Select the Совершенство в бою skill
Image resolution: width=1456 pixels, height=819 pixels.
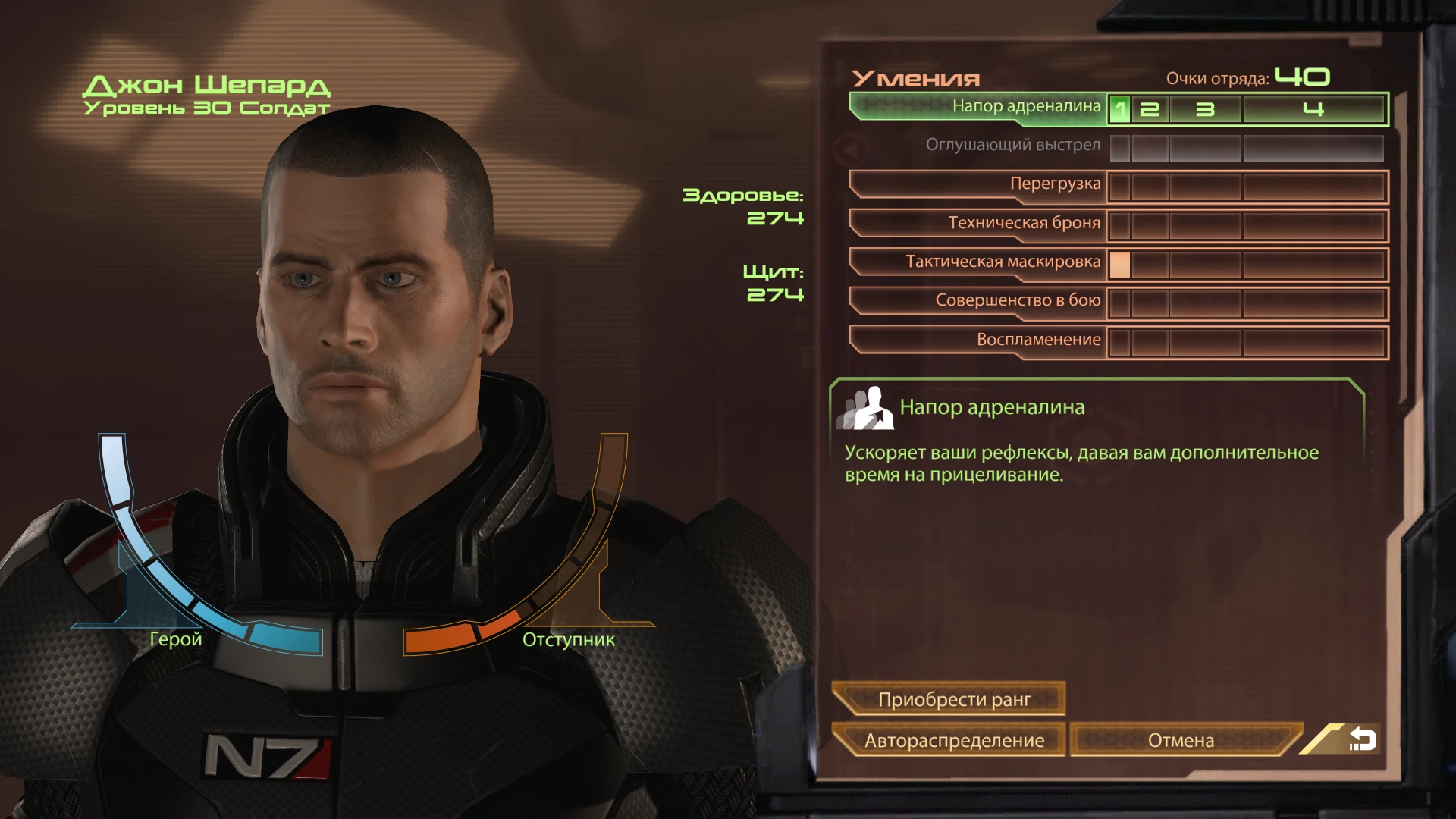pos(1016,301)
